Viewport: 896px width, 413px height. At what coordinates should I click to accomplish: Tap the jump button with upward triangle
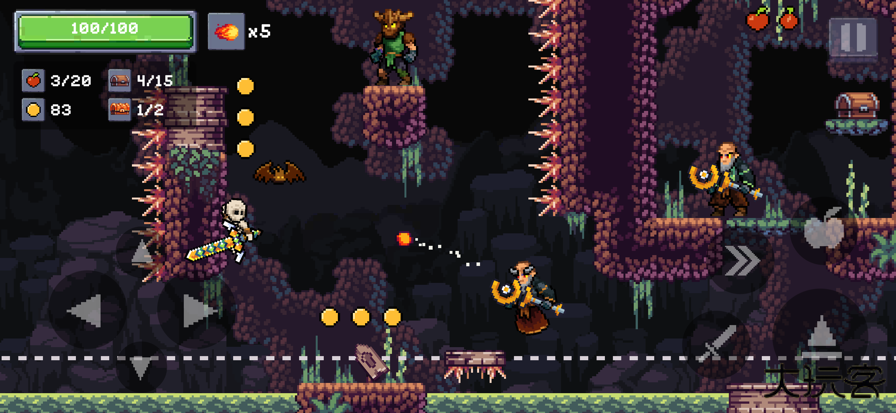820,331
